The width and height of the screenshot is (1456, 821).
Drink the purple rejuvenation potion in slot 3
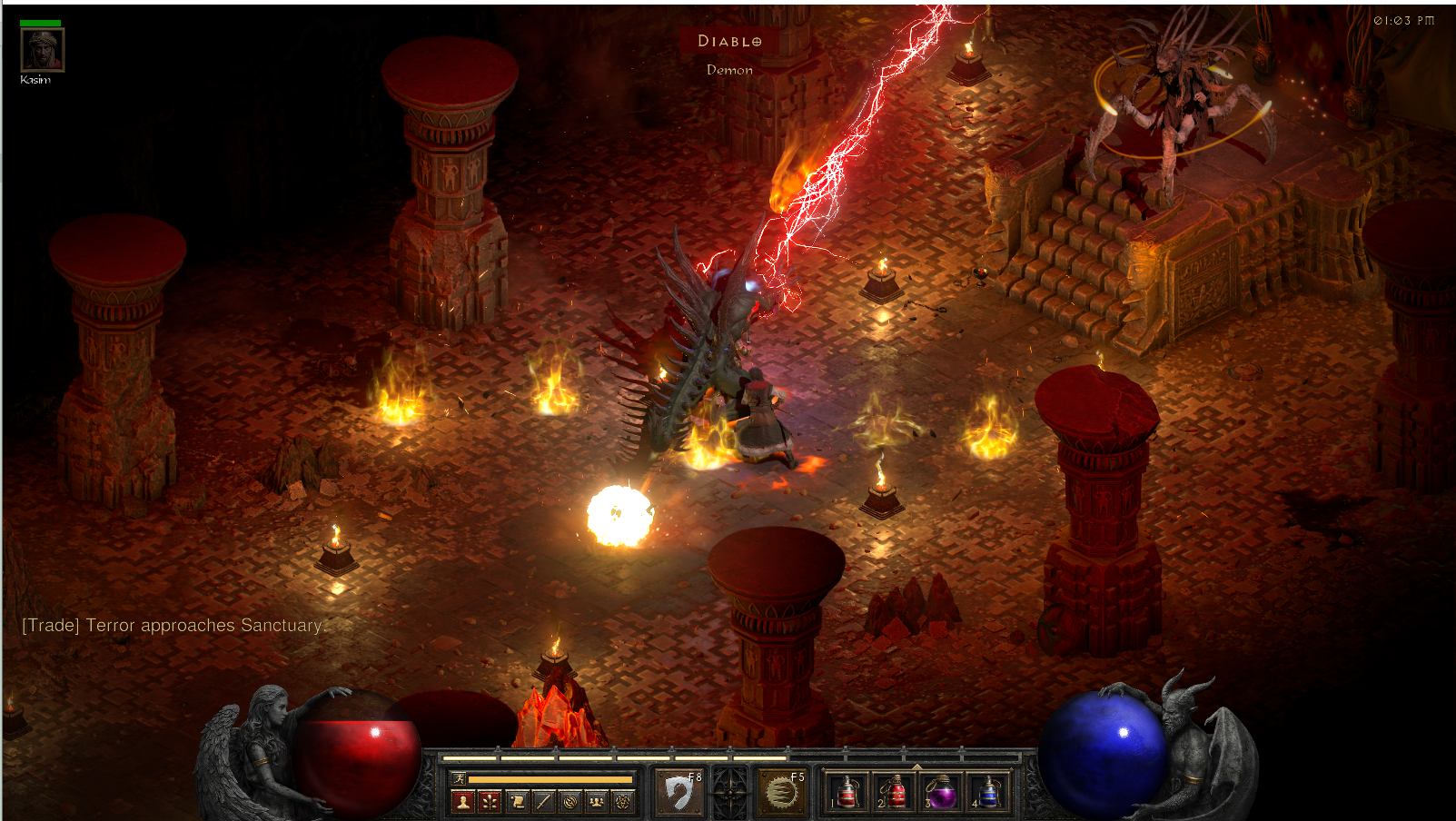pyautogui.click(x=941, y=792)
